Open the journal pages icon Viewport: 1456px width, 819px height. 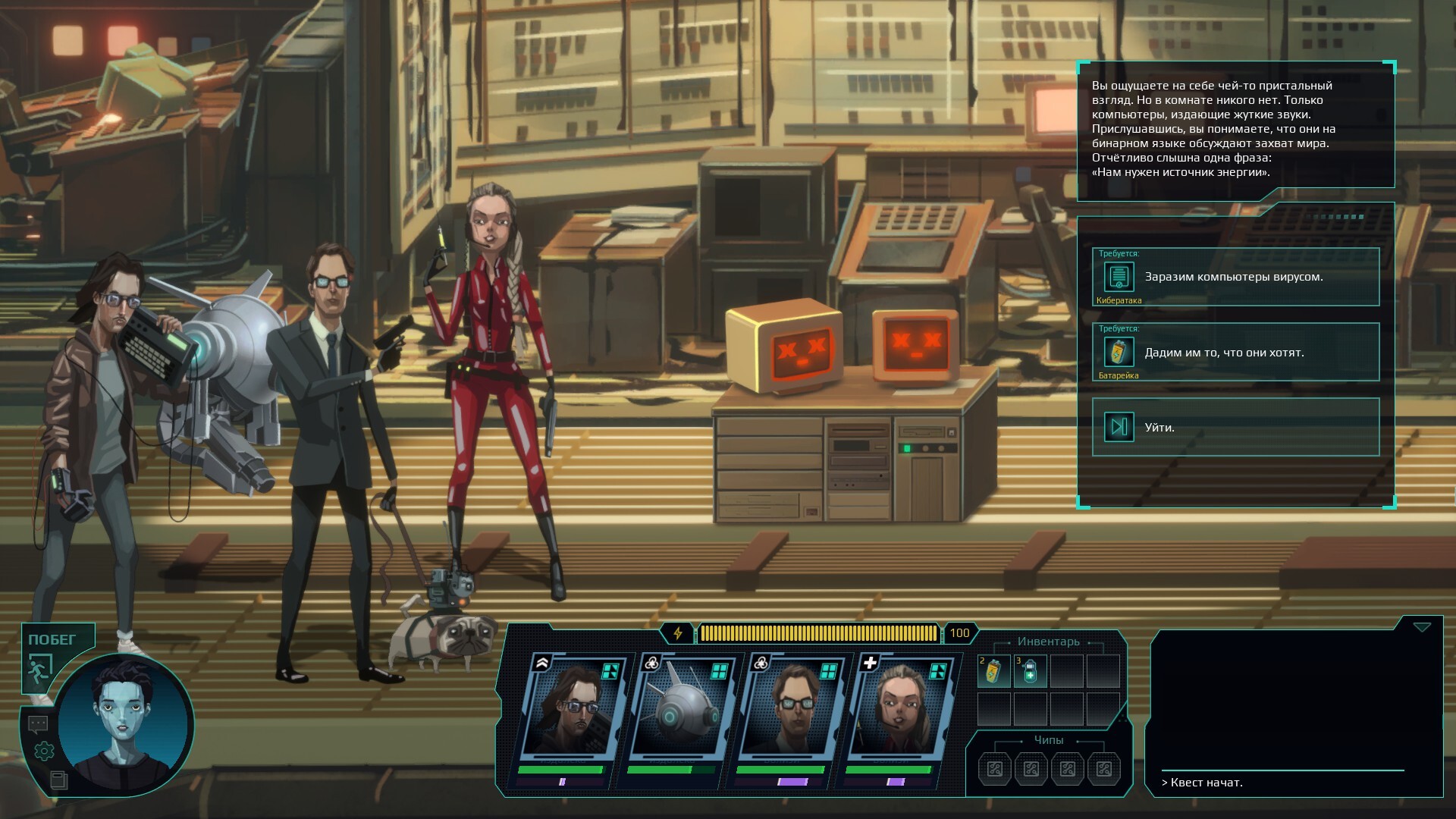click(58, 779)
